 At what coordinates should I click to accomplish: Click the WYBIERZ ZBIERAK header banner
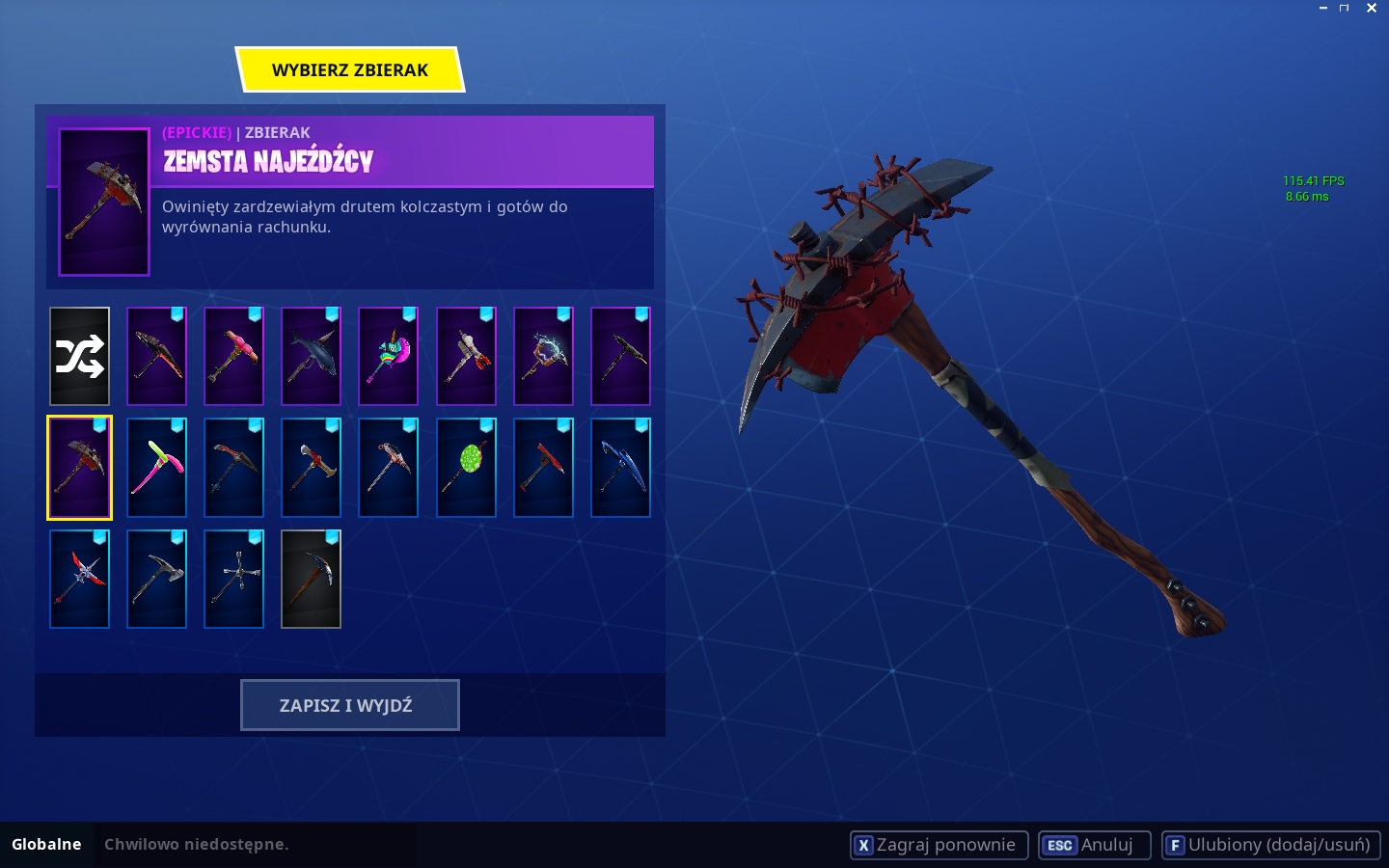point(349,69)
